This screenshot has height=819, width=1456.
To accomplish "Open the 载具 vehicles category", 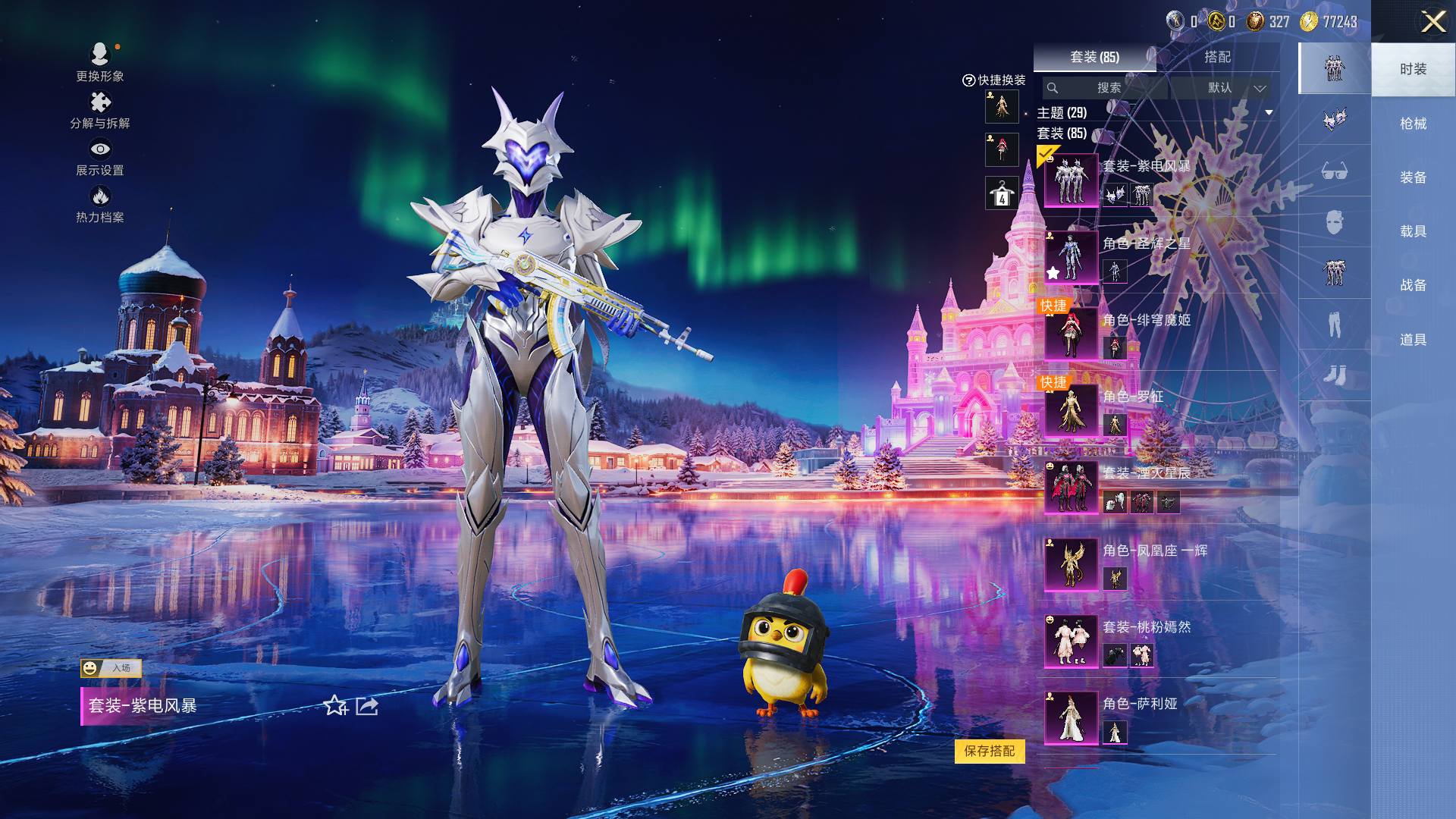I will pos(1413,231).
